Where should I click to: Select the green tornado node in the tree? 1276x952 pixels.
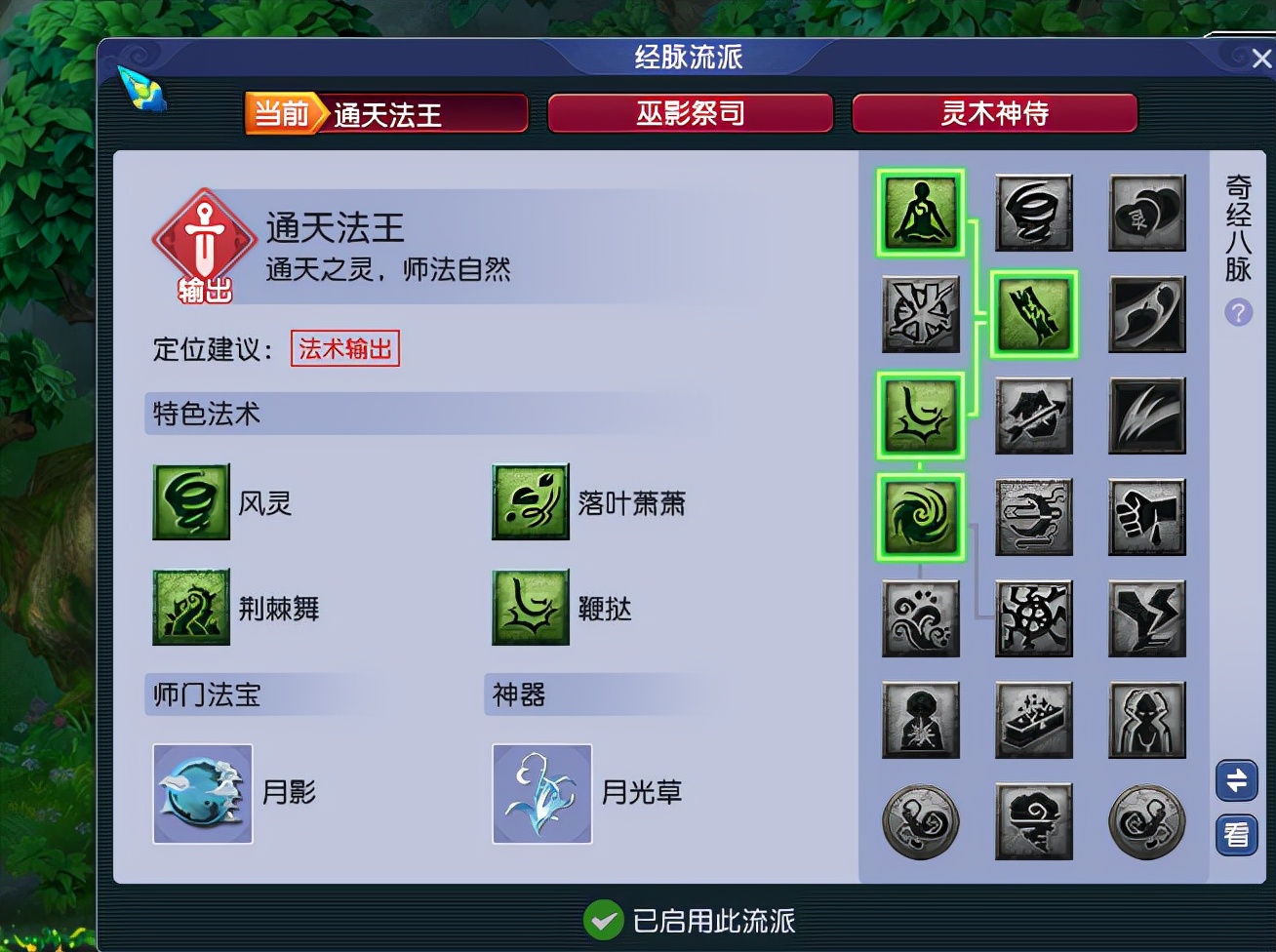(920, 516)
